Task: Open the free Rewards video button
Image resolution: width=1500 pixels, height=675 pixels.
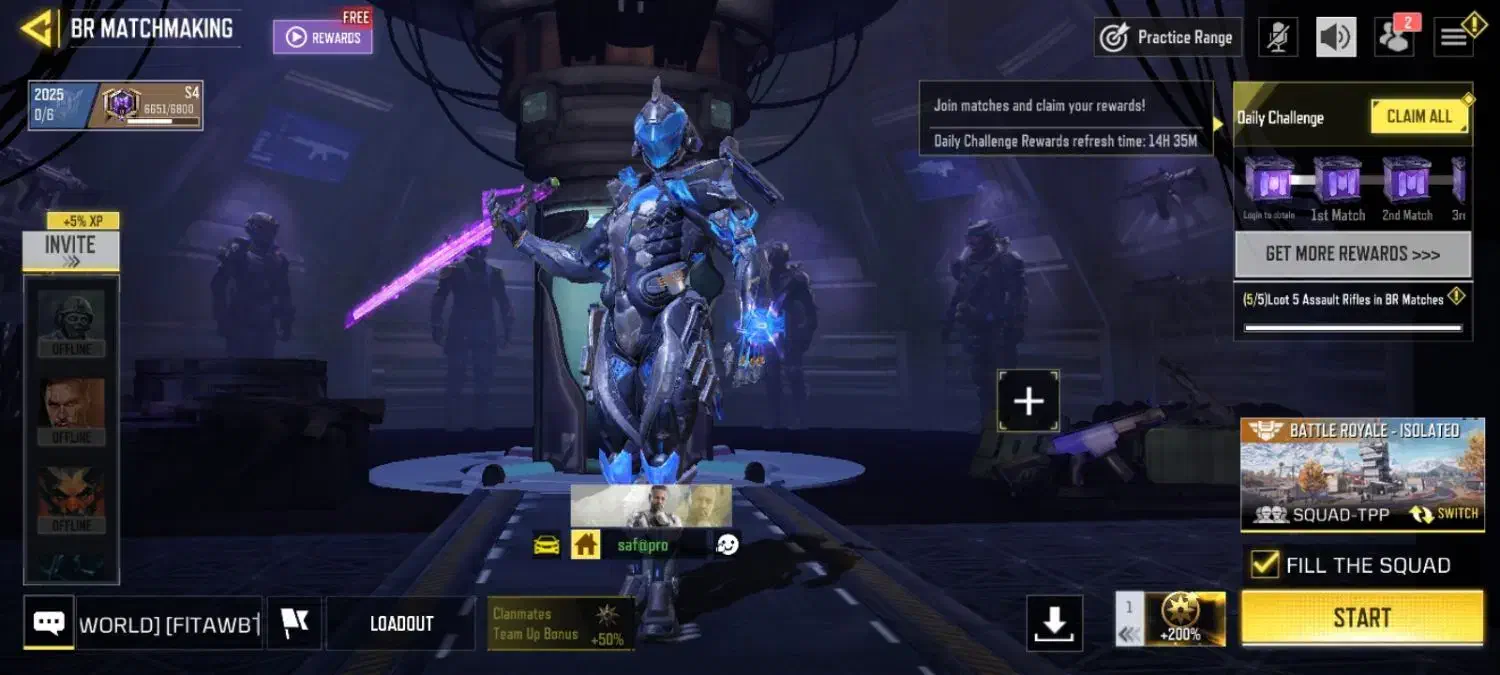Action: click(x=323, y=37)
